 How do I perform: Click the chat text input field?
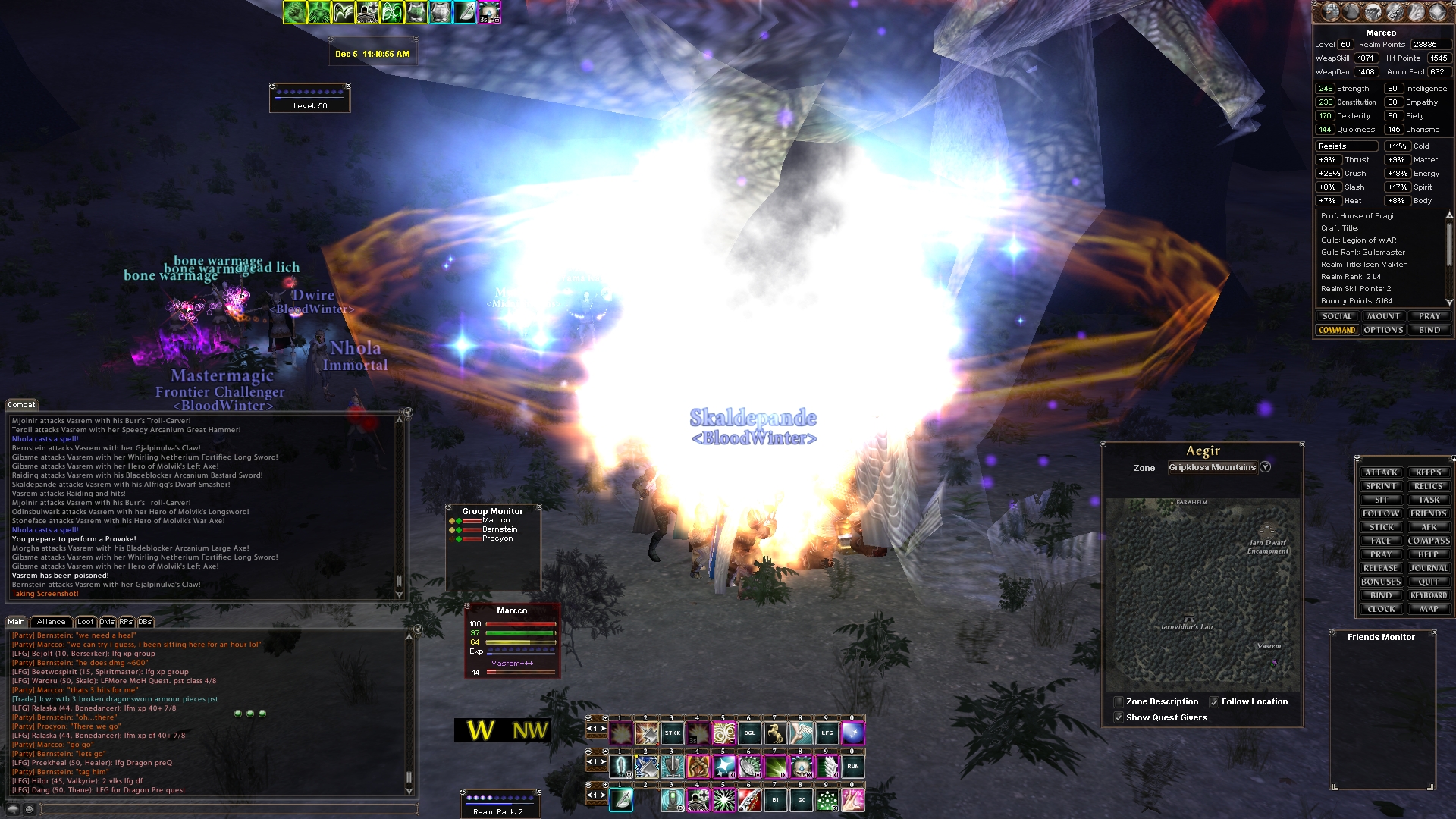[227, 809]
